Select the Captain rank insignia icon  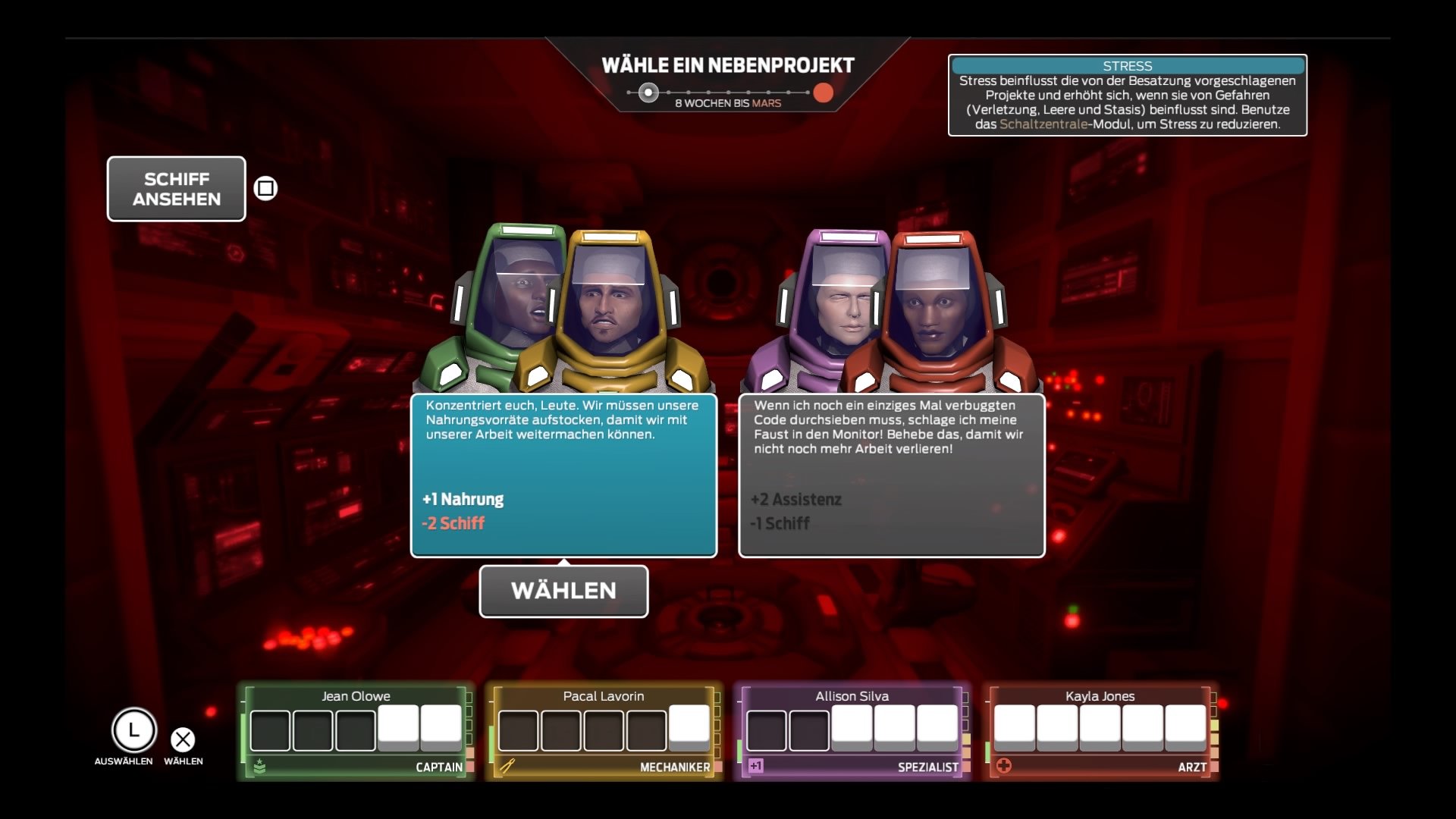tap(260, 767)
